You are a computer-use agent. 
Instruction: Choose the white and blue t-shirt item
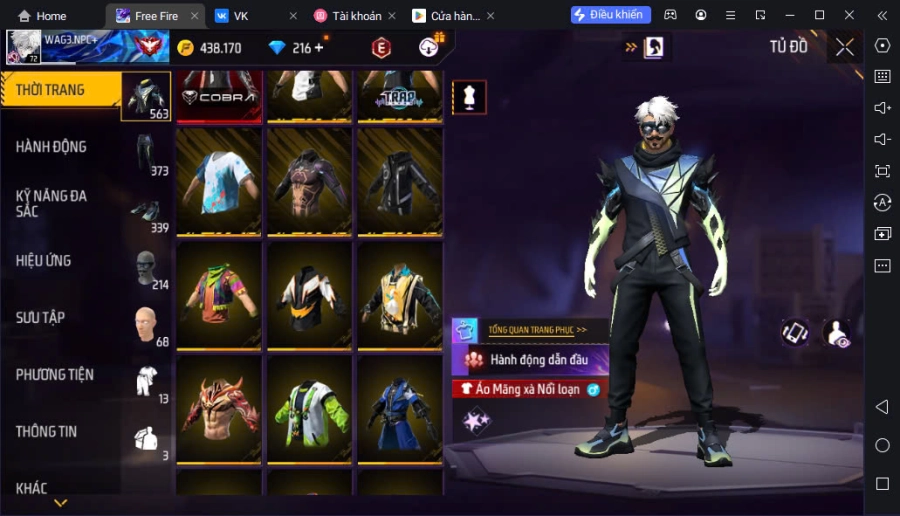[219, 181]
